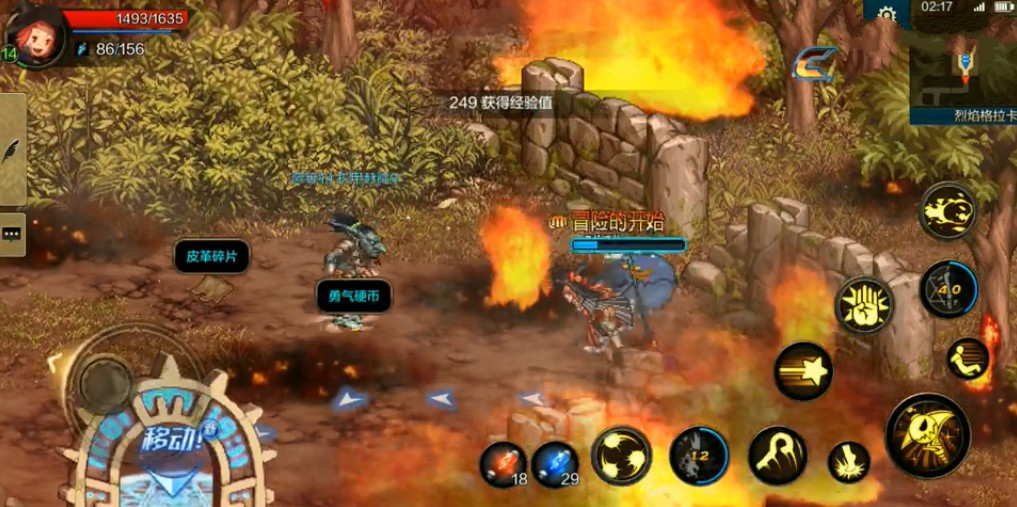Viewport: 1017px width, 507px height.
Task: Tap the large bird-skull basic attack button
Action: coord(927,435)
